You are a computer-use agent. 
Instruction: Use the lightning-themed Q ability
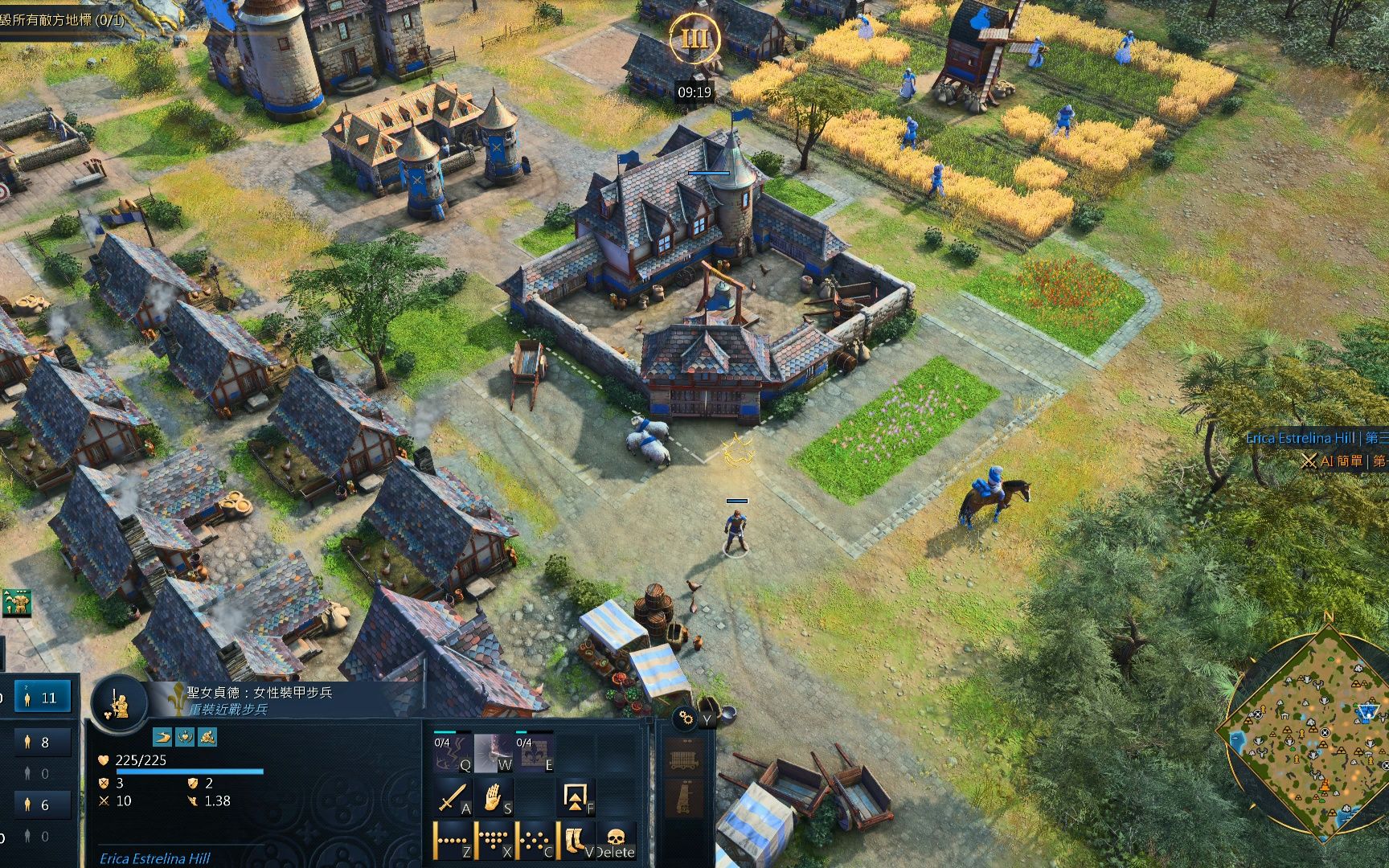coord(453,754)
